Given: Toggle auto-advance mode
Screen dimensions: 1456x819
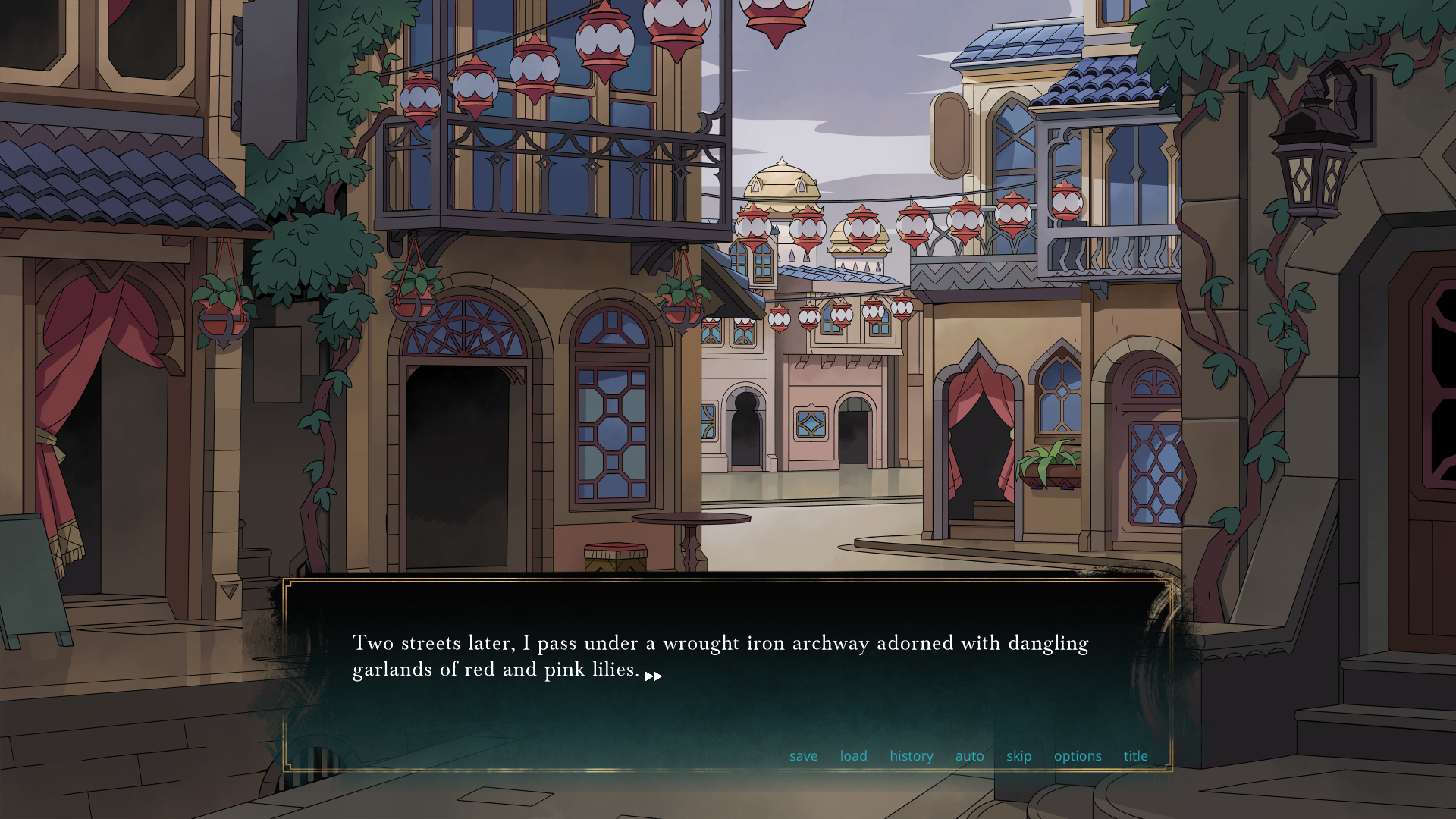Looking at the screenshot, I should click(x=969, y=756).
